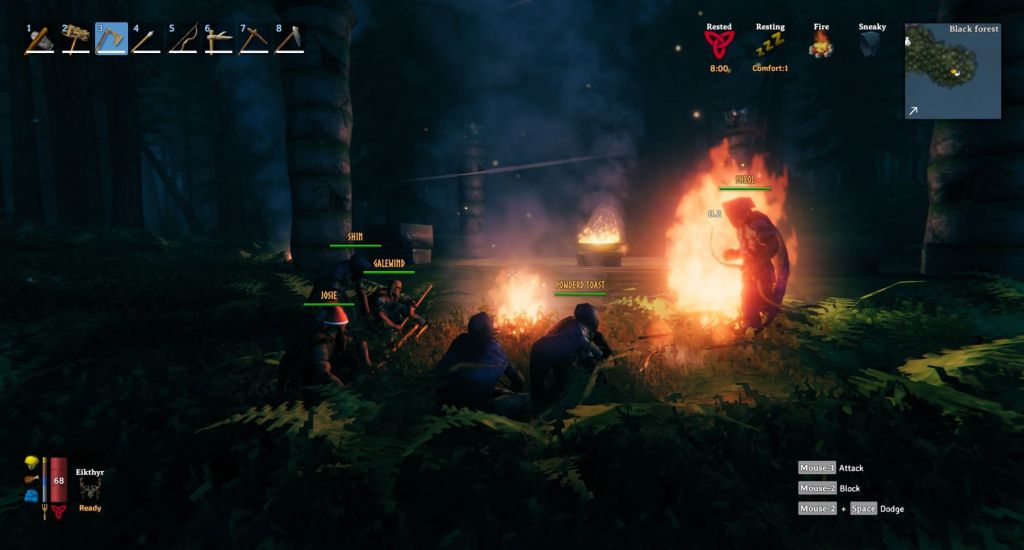Click the blue food icon
Image resolution: width=1024 pixels, height=550 pixels.
(x=32, y=496)
